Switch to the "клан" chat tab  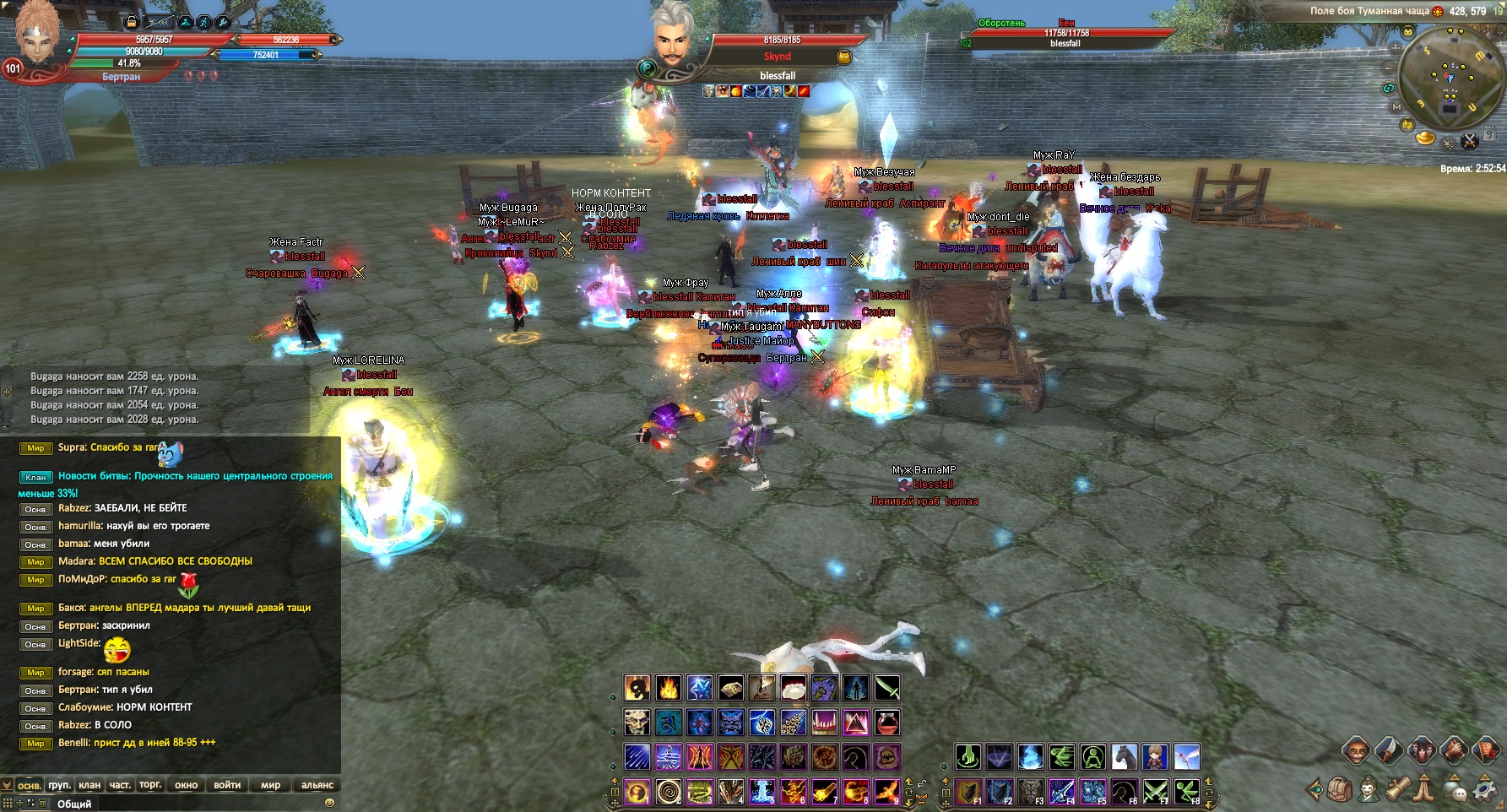point(89,785)
